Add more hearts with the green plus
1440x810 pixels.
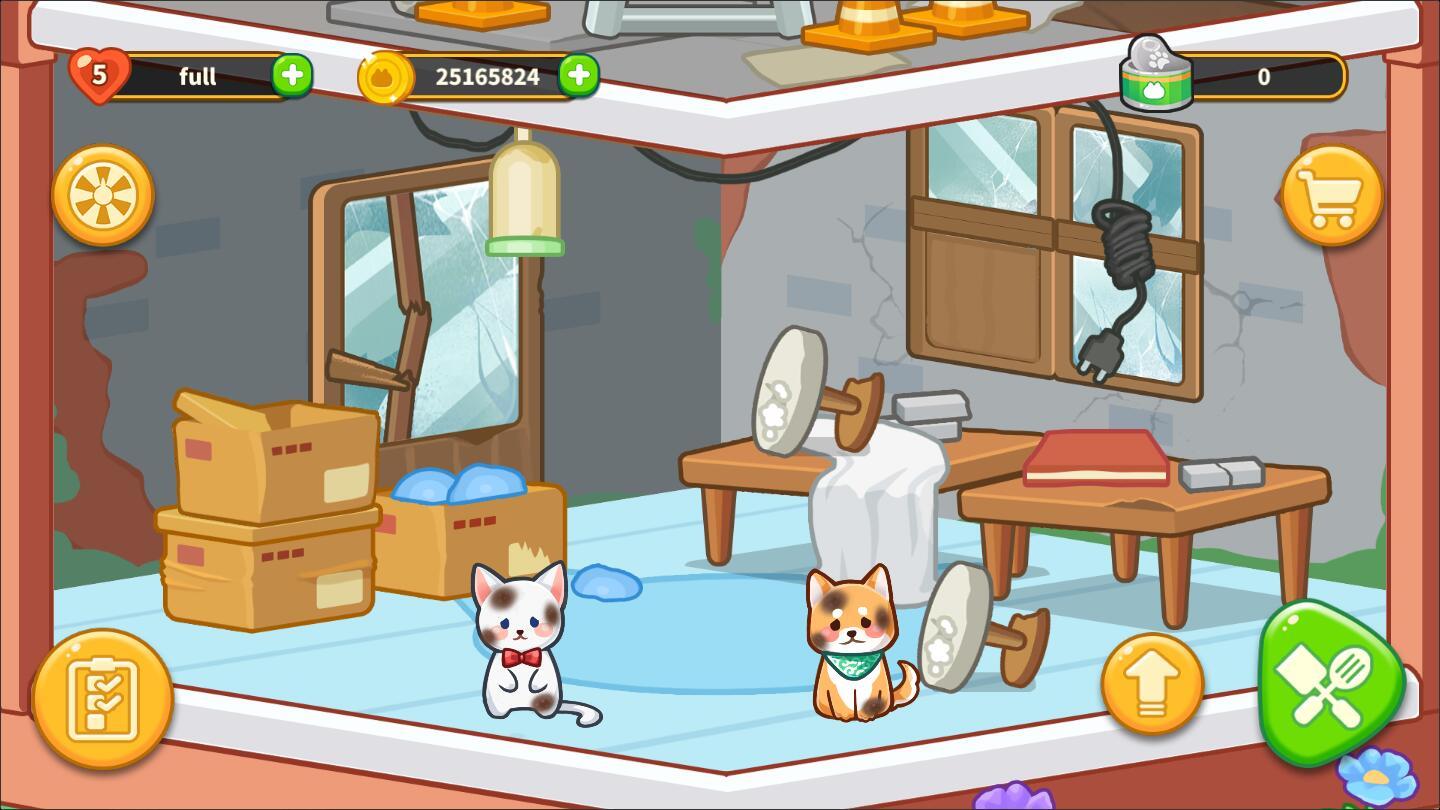tap(292, 76)
